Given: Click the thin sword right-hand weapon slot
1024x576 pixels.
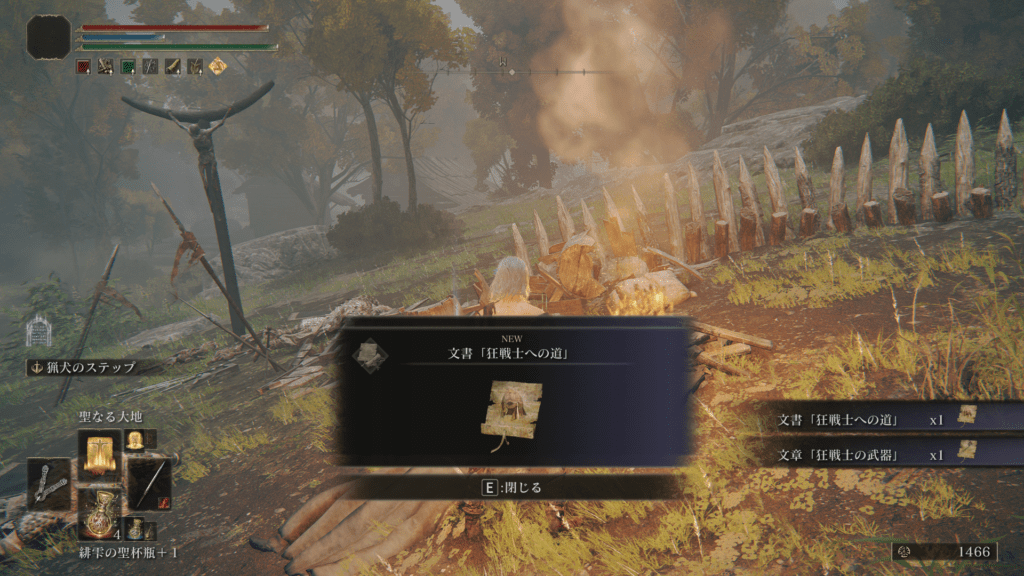Looking at the screenshot, I should (x=149, y=483).
